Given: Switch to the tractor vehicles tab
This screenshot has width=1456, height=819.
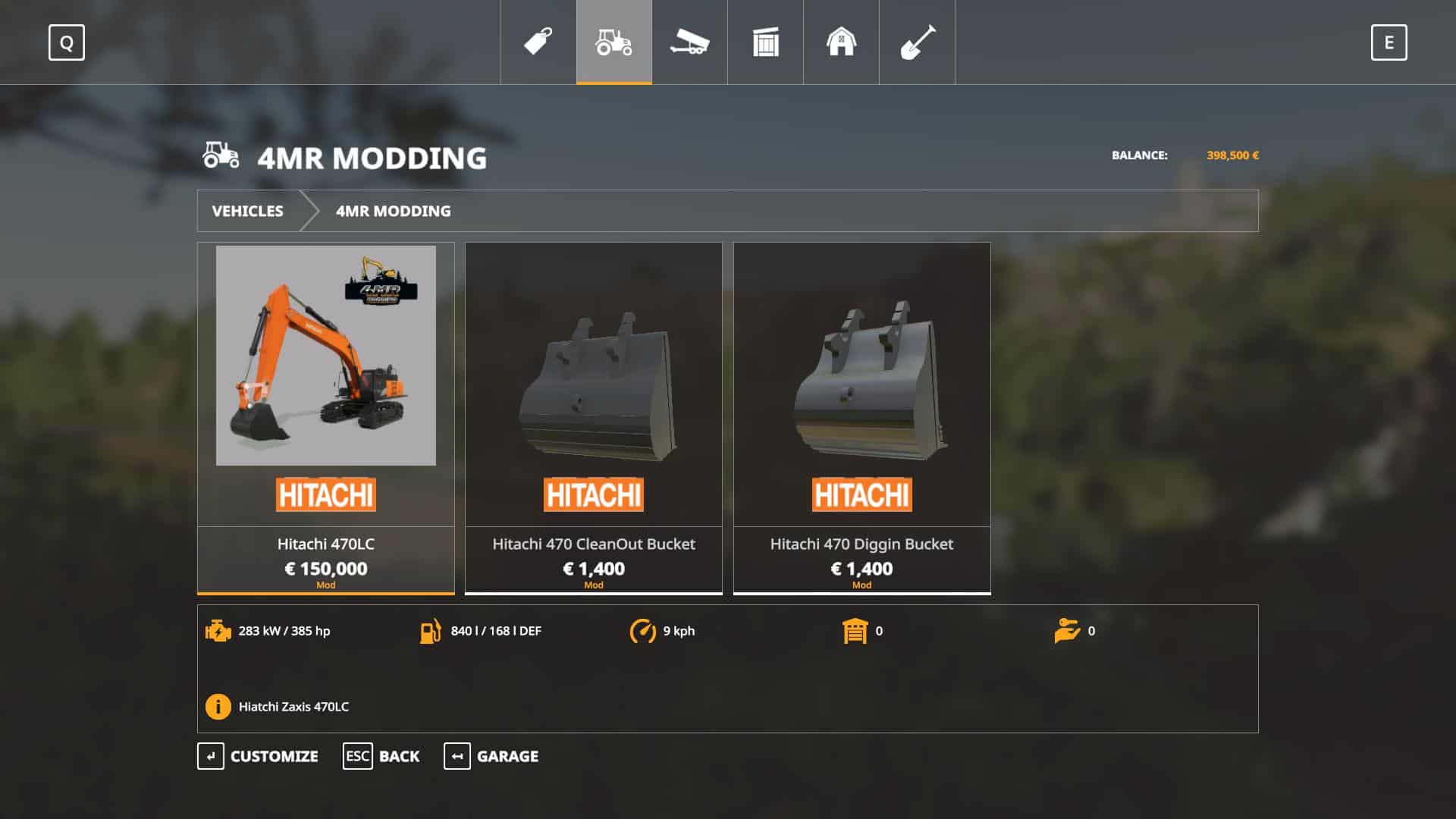Looking at the screenshot, I should coord(614,42).
